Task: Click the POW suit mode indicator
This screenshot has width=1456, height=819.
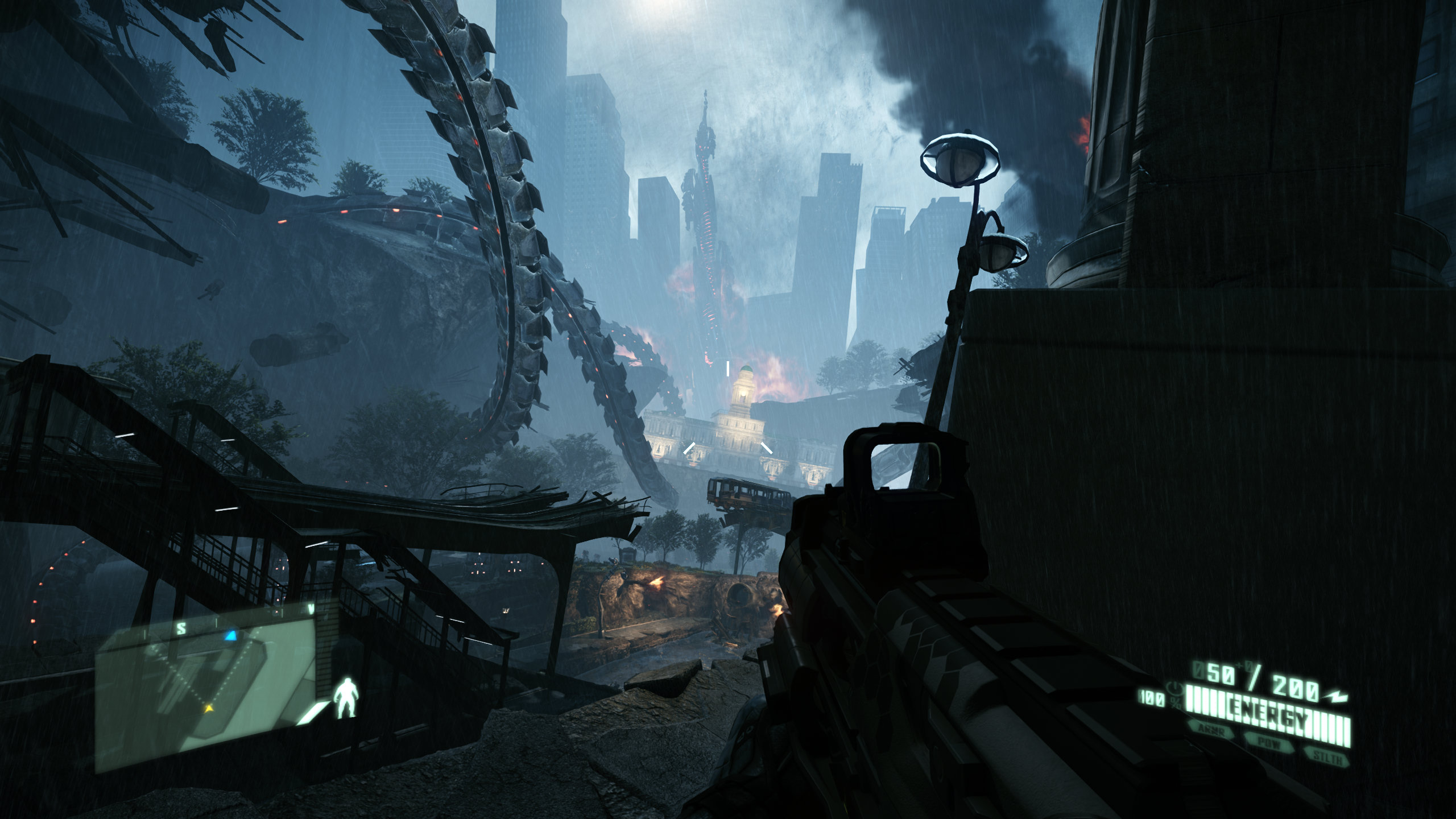Action: (x=1270, y=744)
